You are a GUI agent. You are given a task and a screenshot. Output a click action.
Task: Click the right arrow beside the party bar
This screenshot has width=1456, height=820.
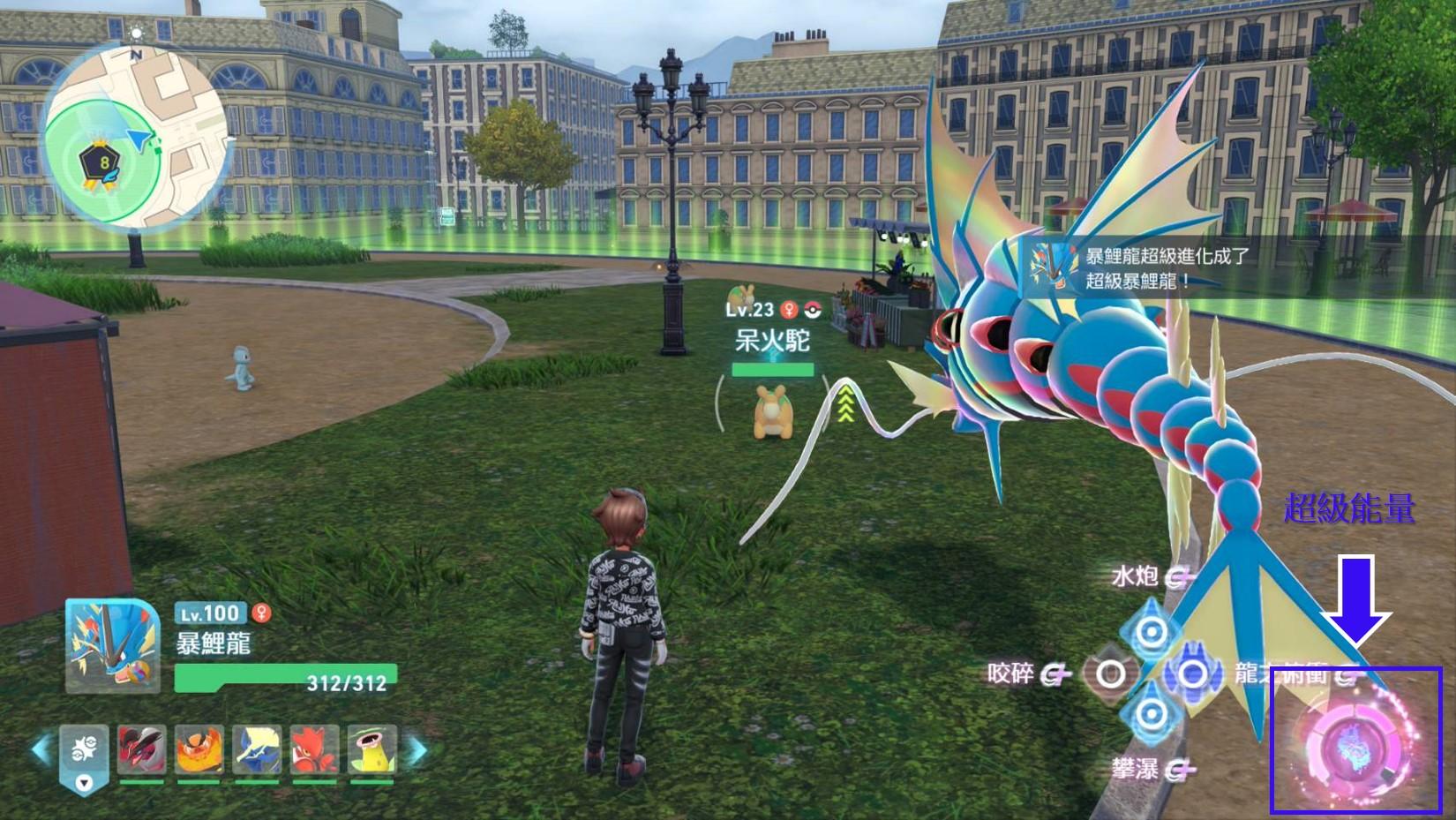(x=418, y=750)
